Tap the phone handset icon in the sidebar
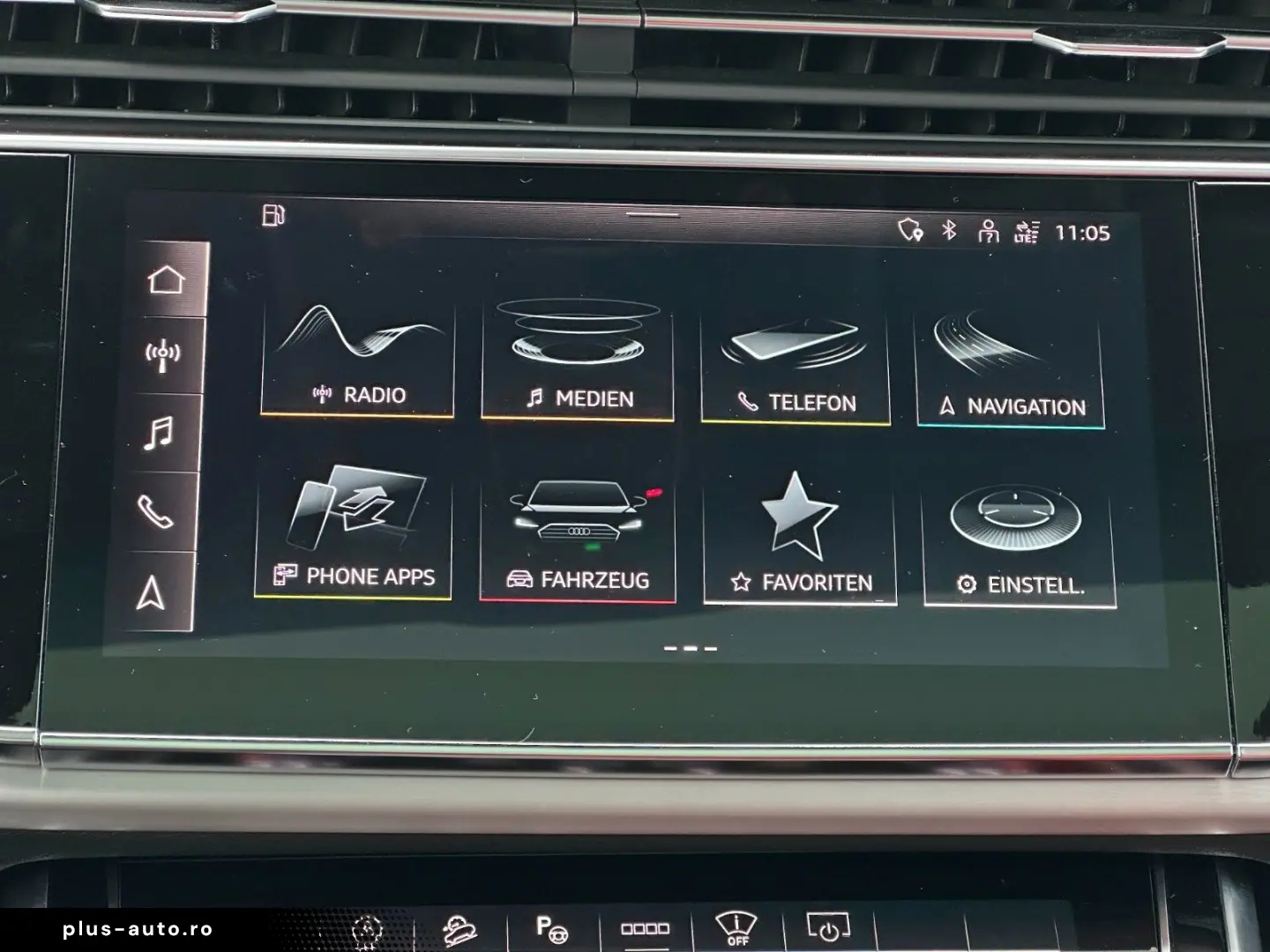The height and width of the screenshot is (952, 1270). tap(155, 510)
